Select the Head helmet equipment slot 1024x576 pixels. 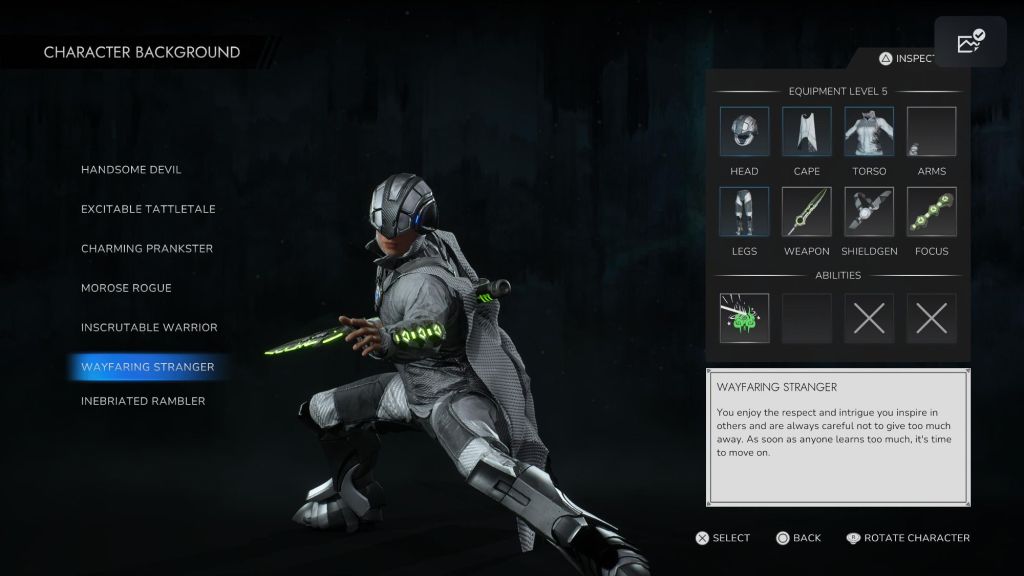coord(744,132)
